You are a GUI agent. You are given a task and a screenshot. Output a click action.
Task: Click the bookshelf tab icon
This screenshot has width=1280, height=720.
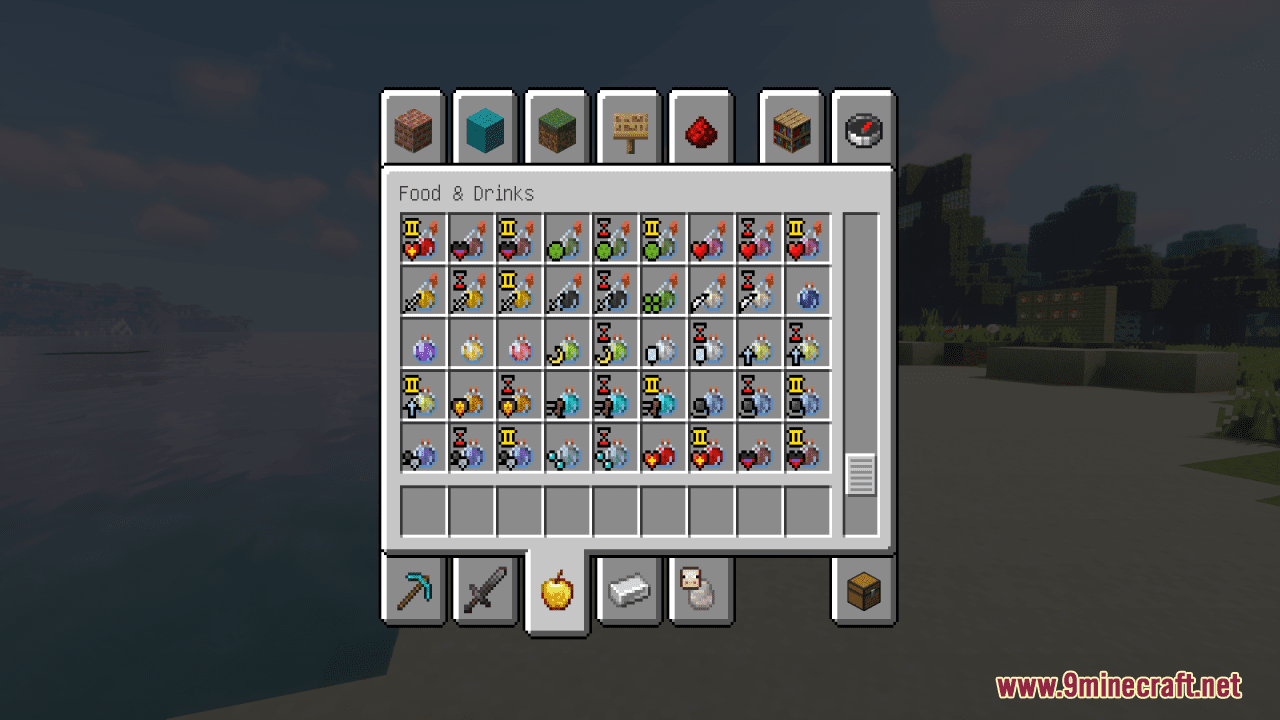(x=789, y=128)
